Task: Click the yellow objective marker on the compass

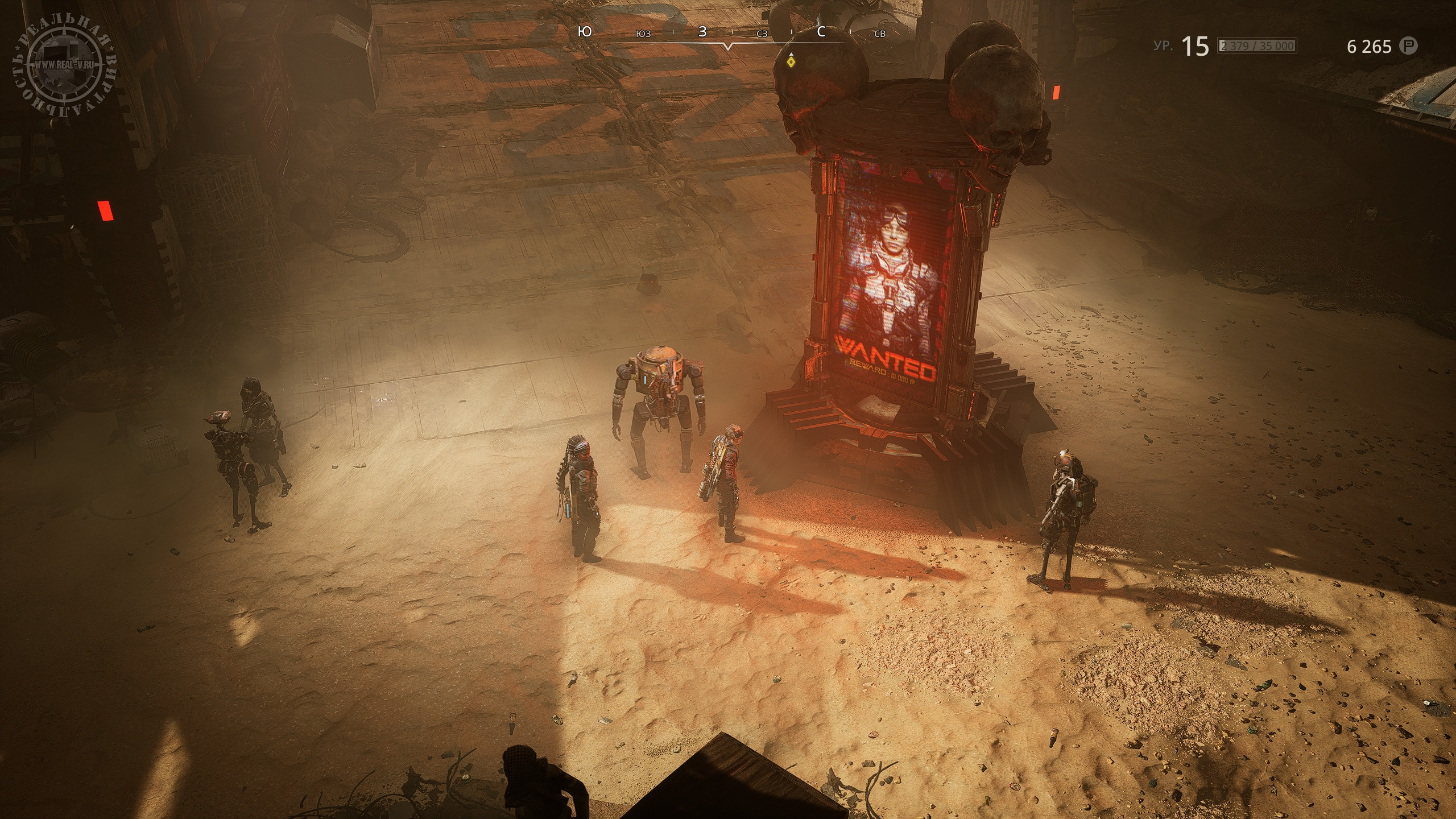Action: pyautogui.click(x=790, y=61)
